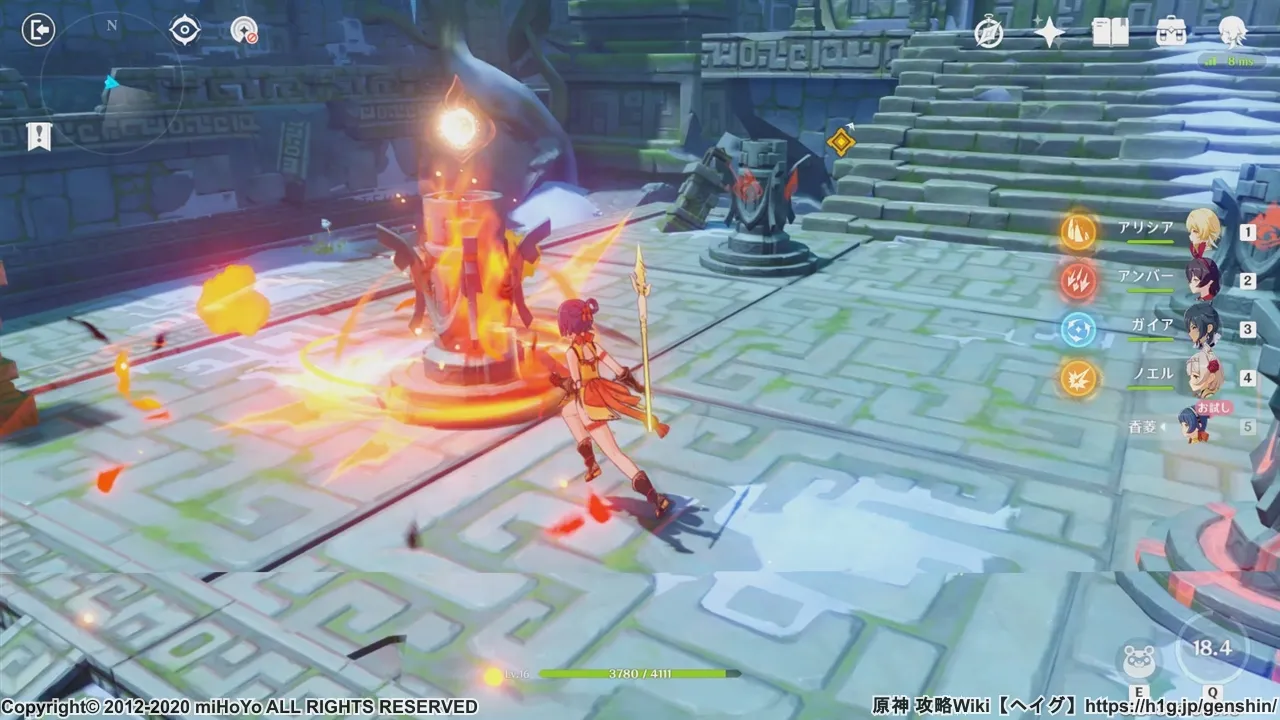Click the disabled co-op icon with red mark
Viewport: 1280px width, 720px height.
pyautogui.click(x=244, y=31)
